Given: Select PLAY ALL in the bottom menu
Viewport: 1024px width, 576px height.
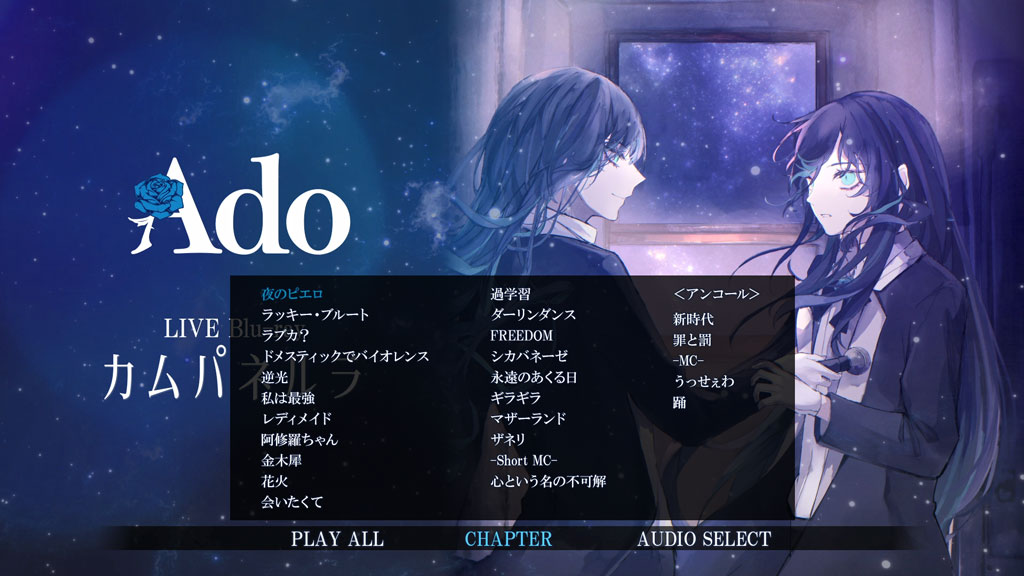Looking at the screenshot, I should click(337, 539).
